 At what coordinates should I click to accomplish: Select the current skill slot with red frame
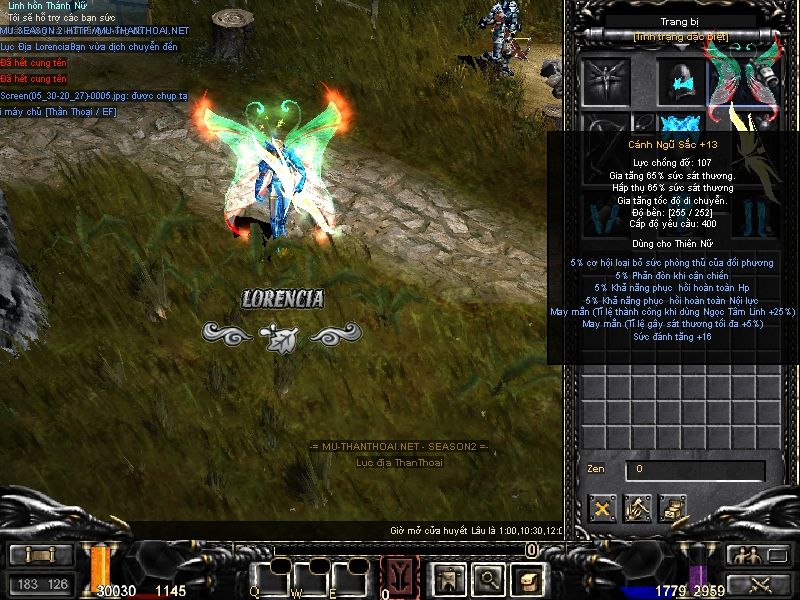point(400,577)
